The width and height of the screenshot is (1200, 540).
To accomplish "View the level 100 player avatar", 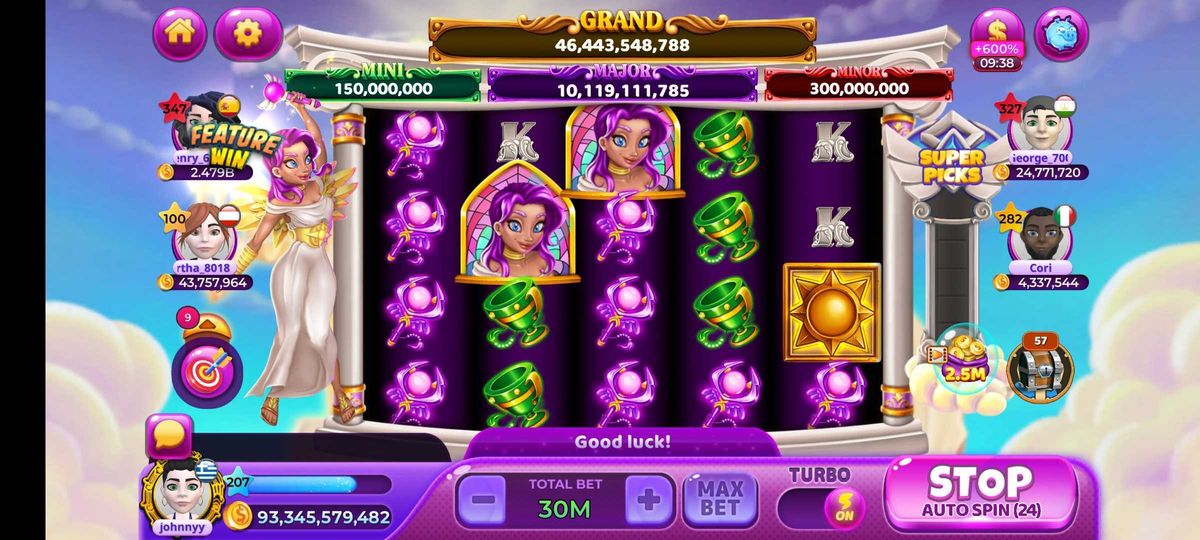I will (x=204, y=235).
